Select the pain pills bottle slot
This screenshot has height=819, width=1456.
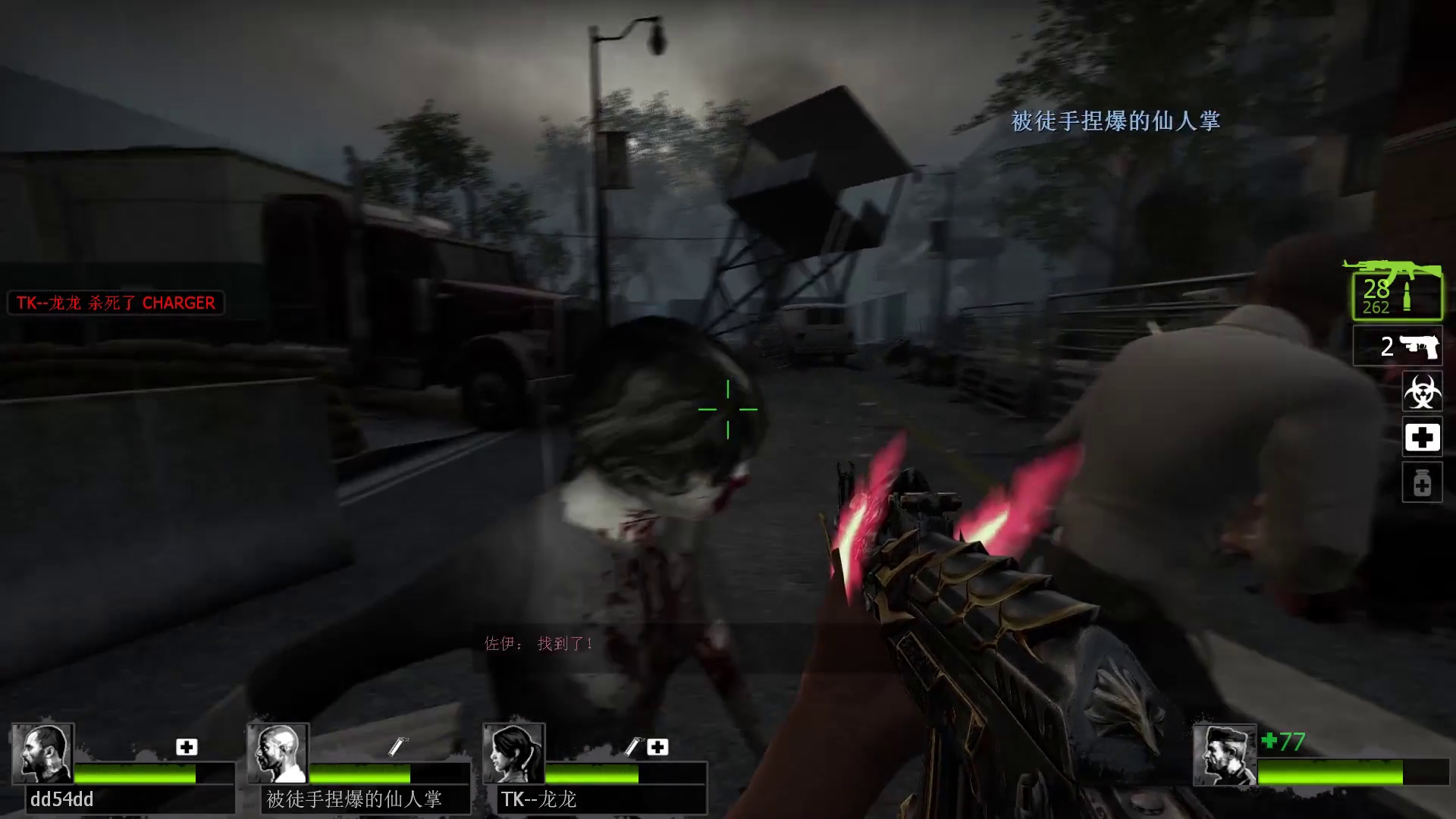click(1422, 483)
